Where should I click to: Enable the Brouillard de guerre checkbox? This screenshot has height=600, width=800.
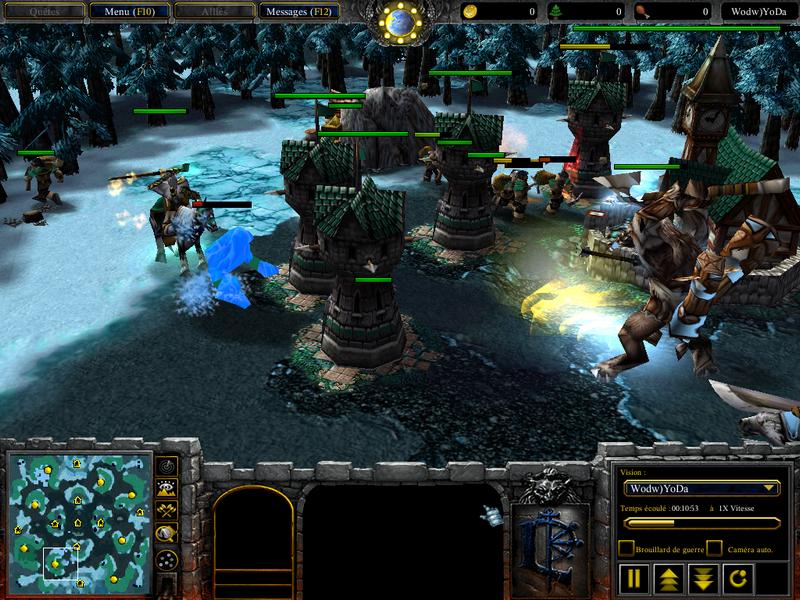coord(626,548)
